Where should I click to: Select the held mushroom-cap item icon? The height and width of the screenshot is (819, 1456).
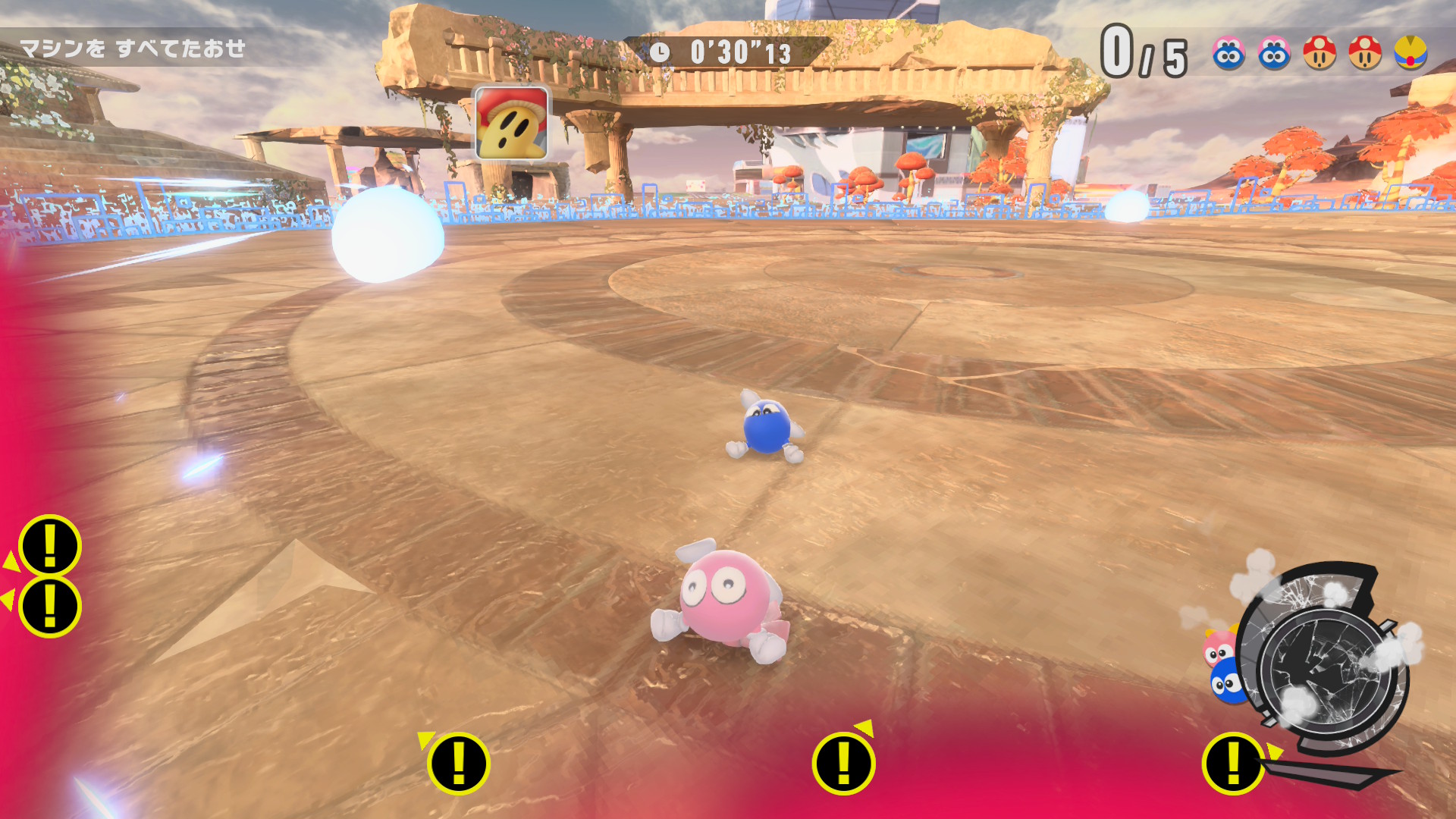click(511, 123)
